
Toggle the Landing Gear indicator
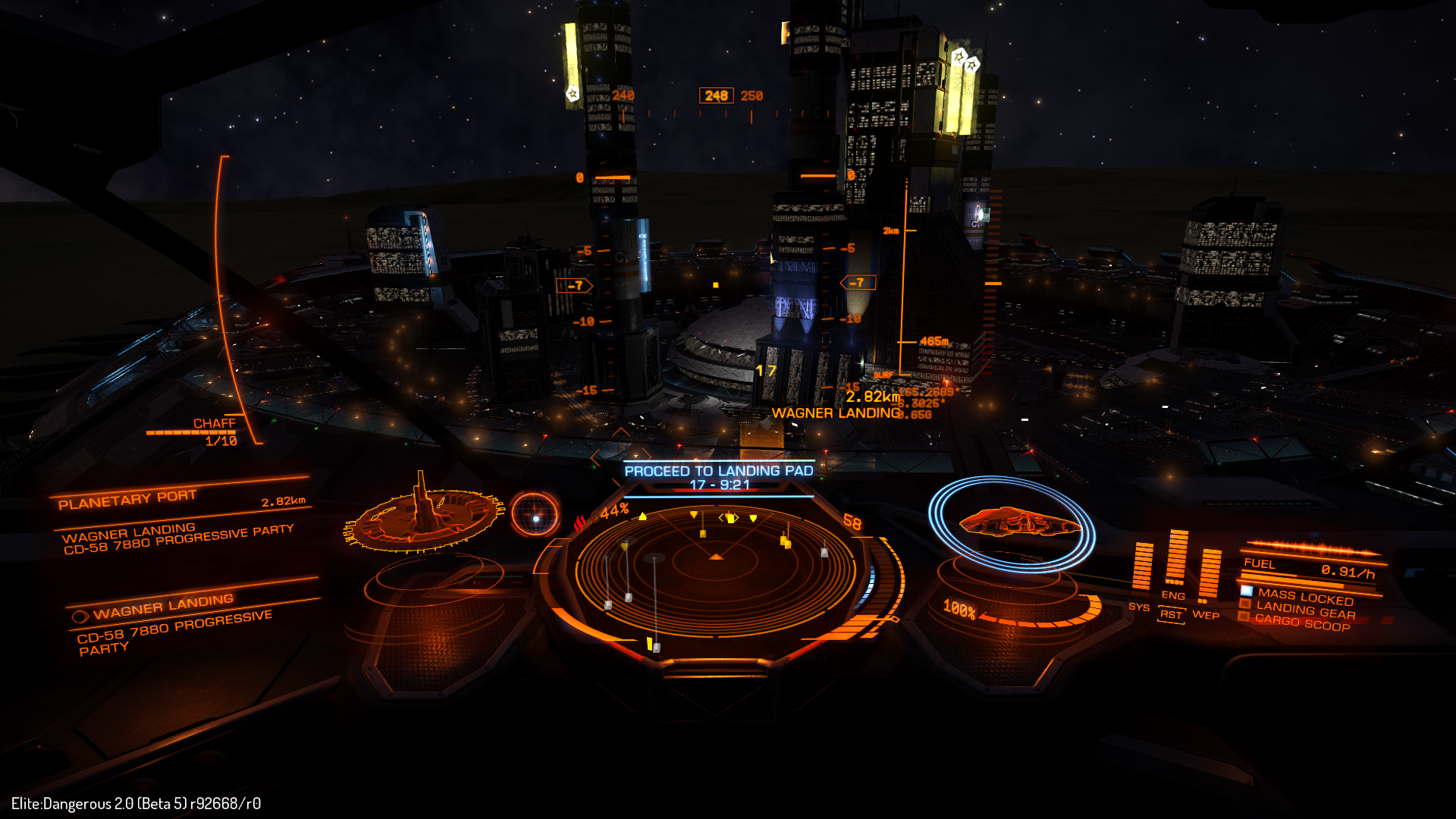click(1304, 610)
